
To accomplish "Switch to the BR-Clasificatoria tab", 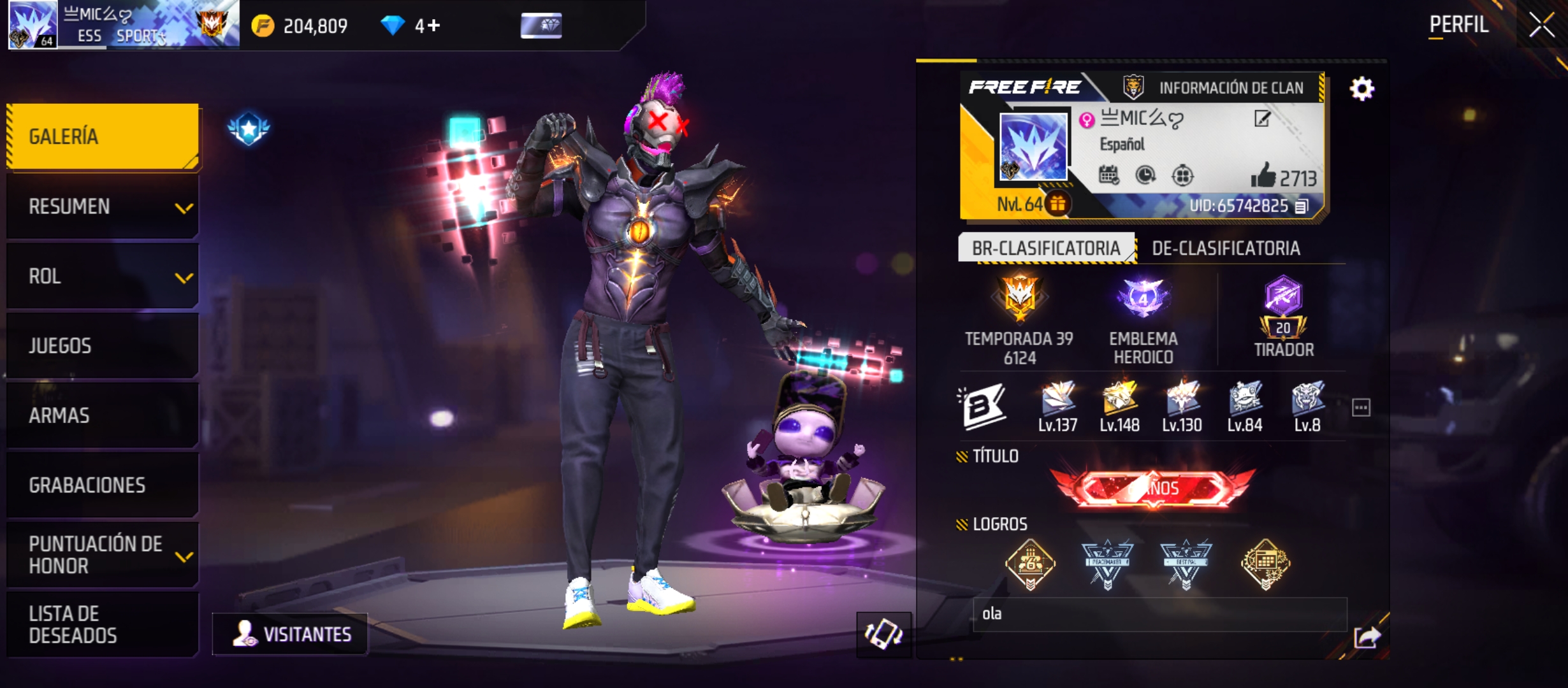I will (1045, 248).
